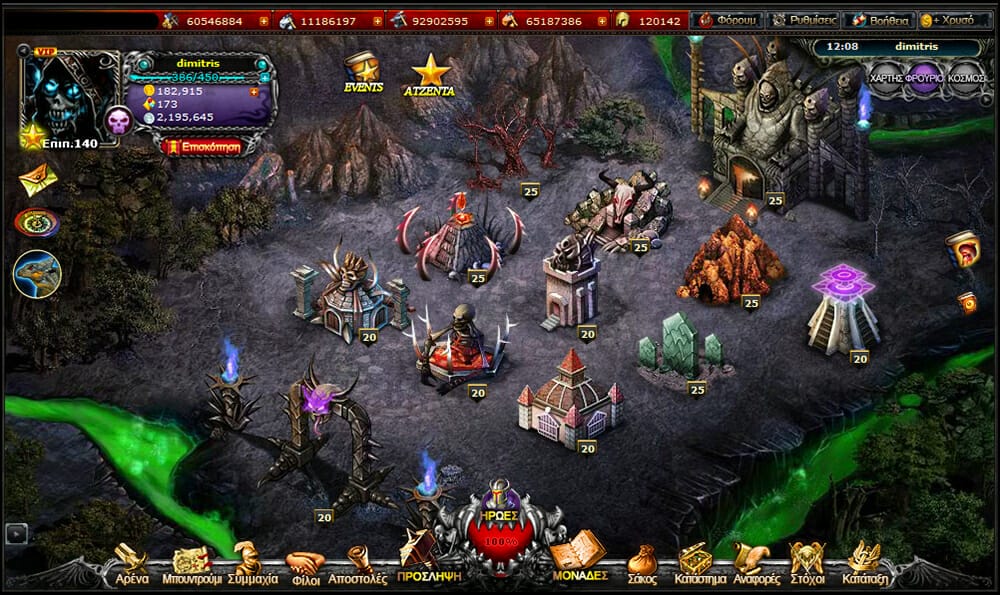Open the ΑΤΖΕΝΤΑ star icon

point(430,75)
